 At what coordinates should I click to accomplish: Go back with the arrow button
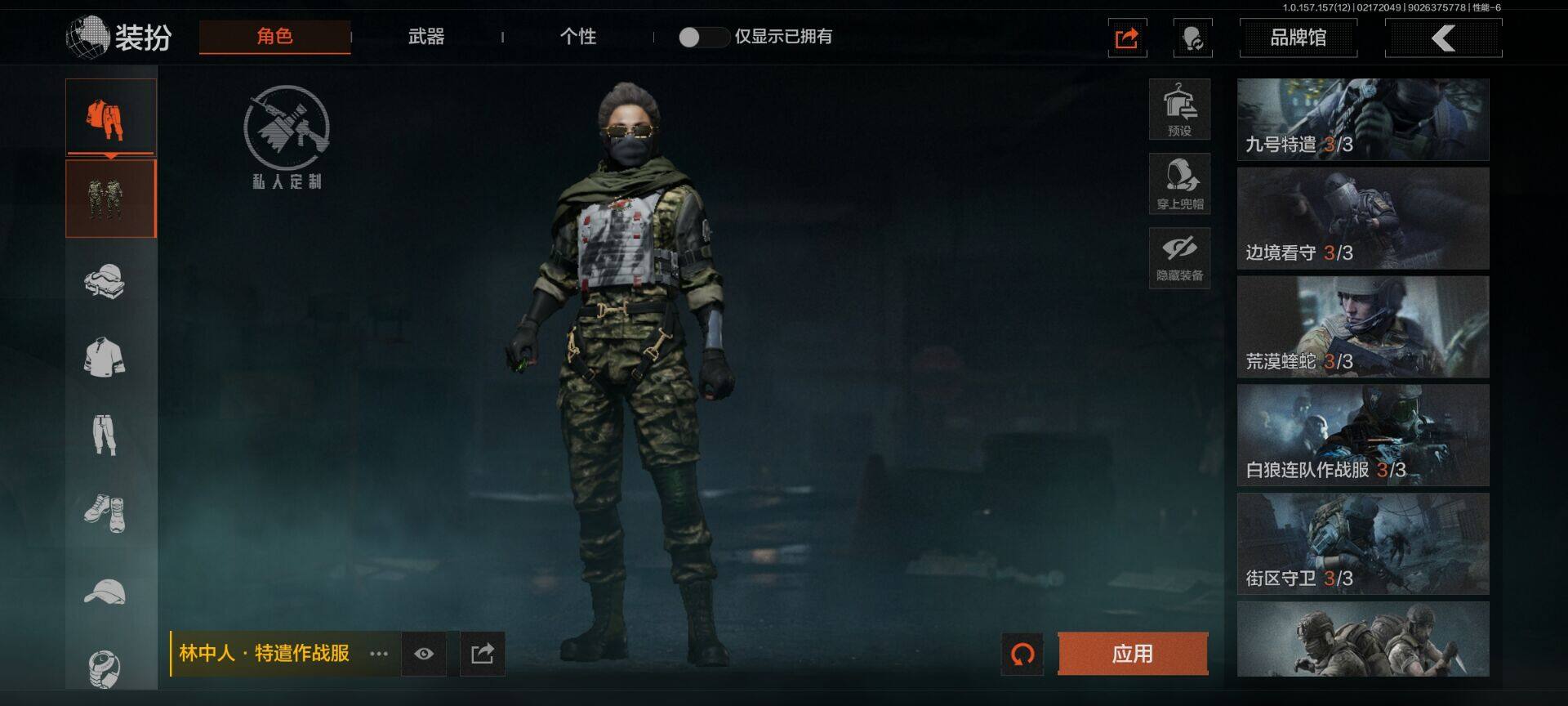coord(1443,38)
